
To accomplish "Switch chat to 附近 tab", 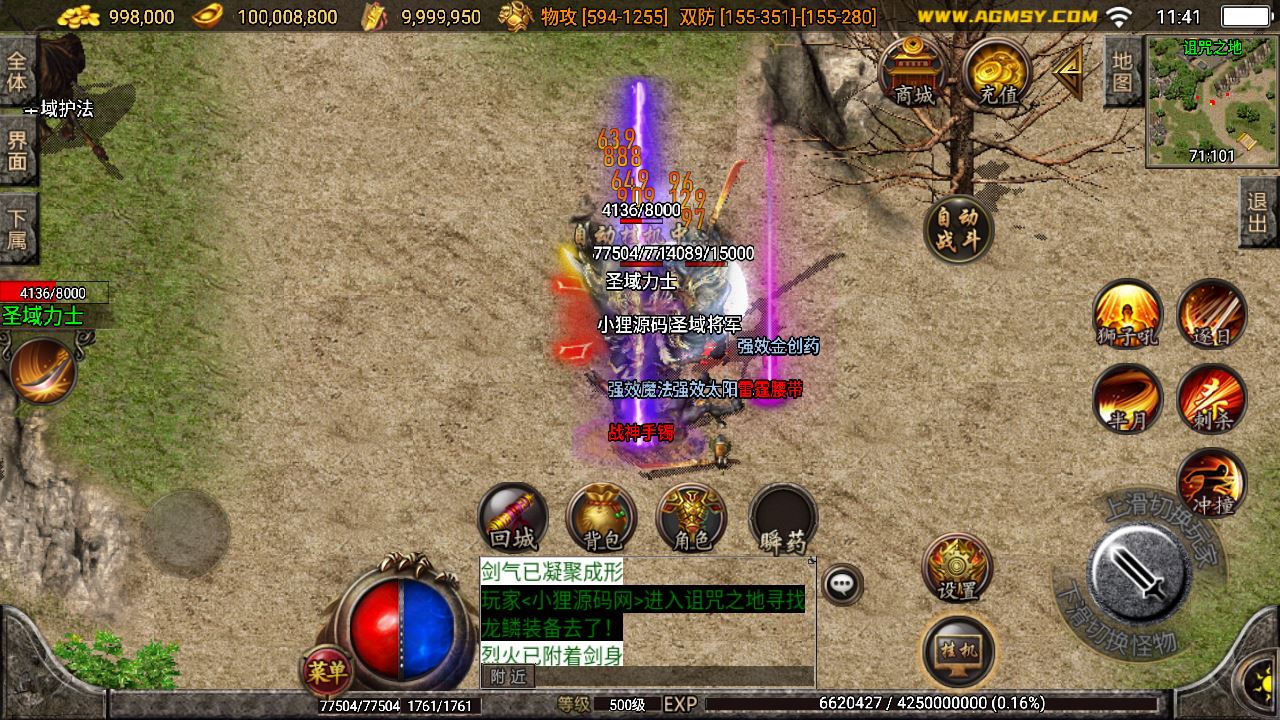I will (x=507, y=677).
